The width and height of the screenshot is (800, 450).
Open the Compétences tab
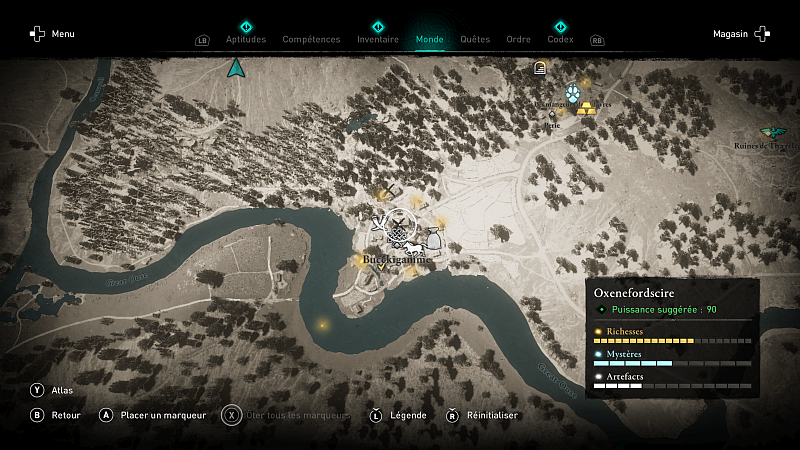coord(311,39)
